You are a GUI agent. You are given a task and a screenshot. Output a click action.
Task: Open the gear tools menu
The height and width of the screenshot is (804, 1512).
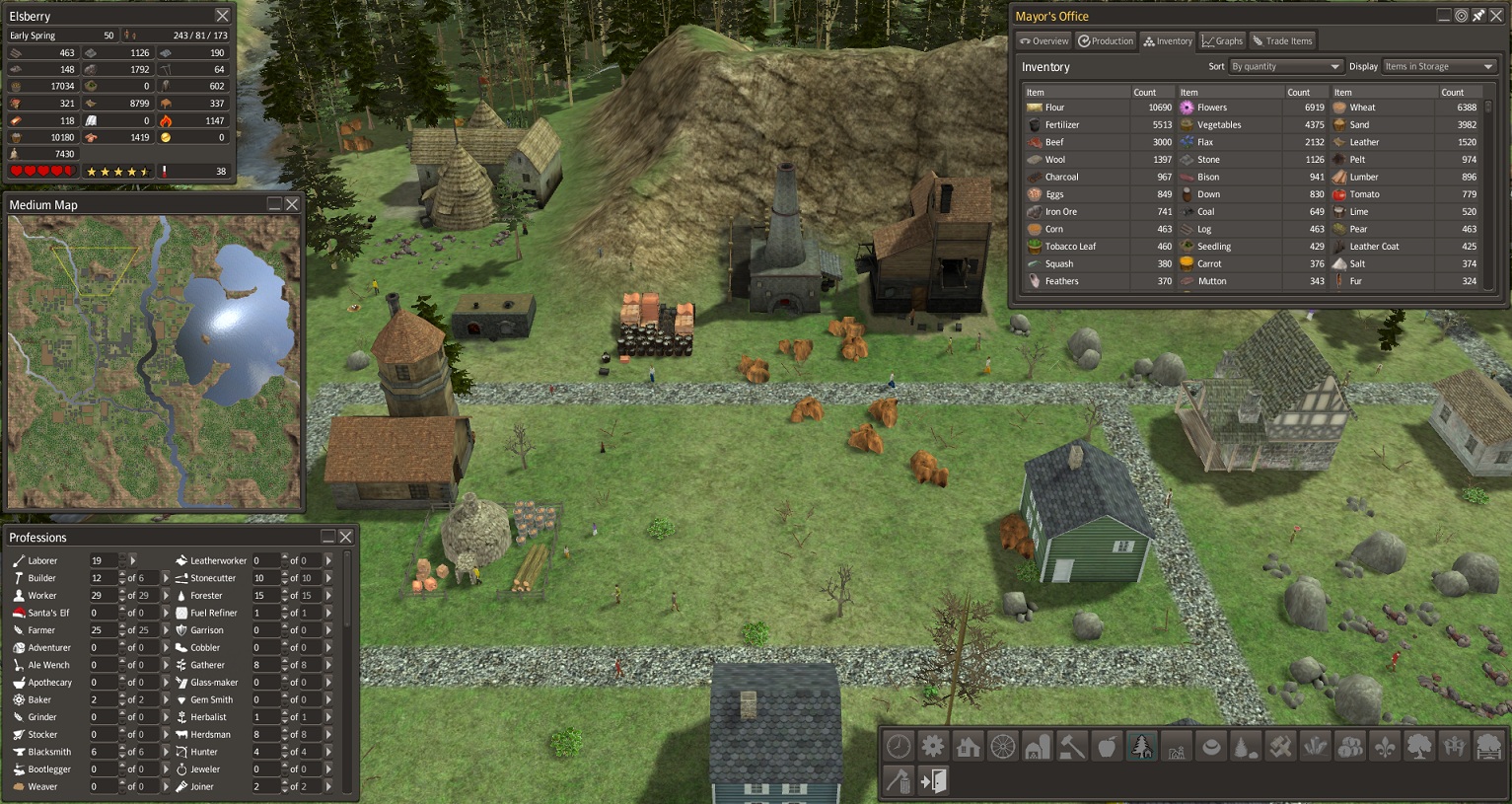click(x=933, y=747)
